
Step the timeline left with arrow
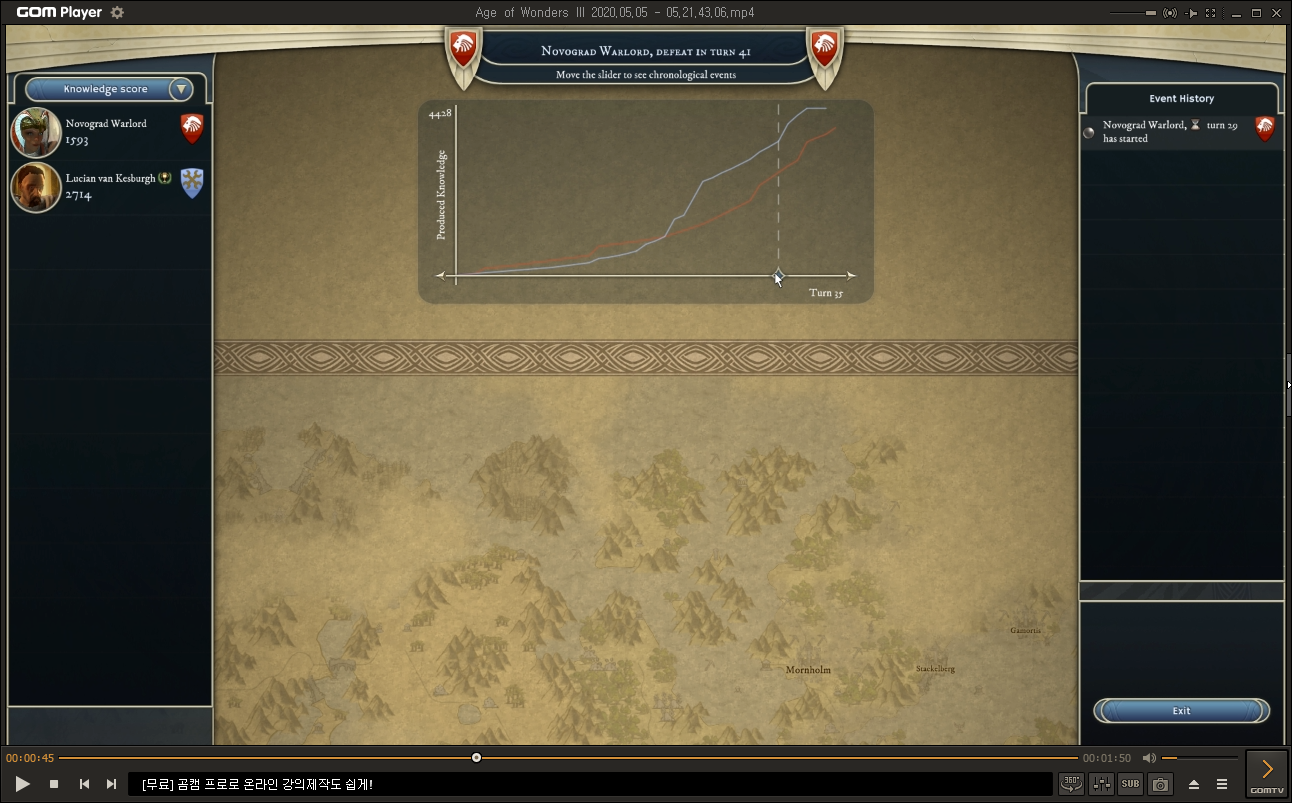coord(440,275)
